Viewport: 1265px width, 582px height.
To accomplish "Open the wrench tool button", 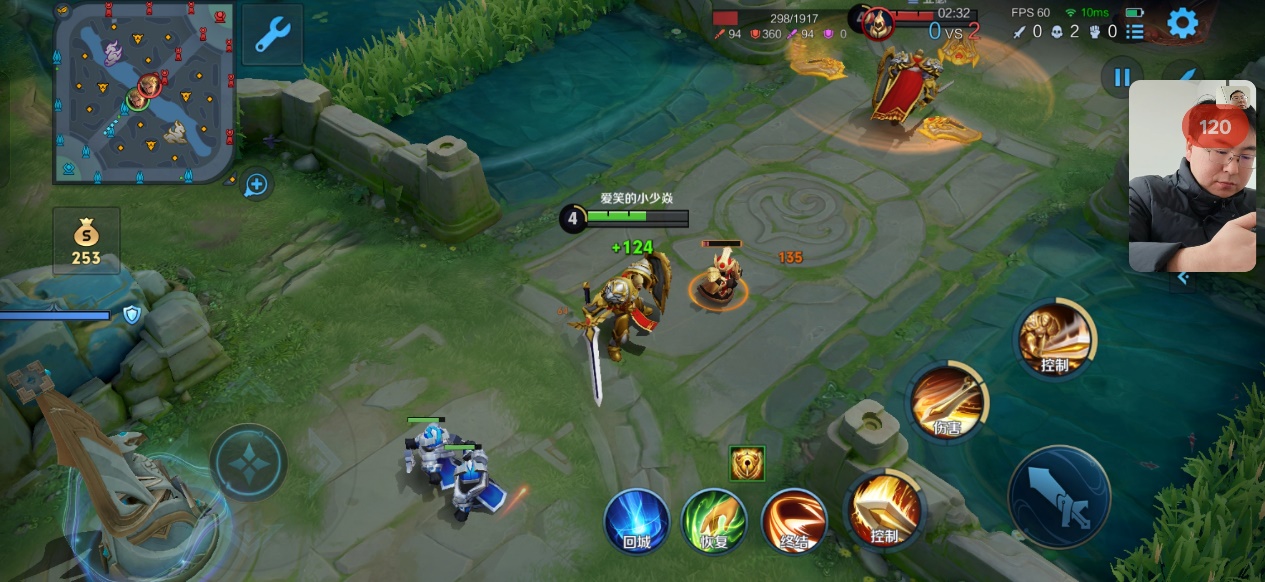I will 272,35.
